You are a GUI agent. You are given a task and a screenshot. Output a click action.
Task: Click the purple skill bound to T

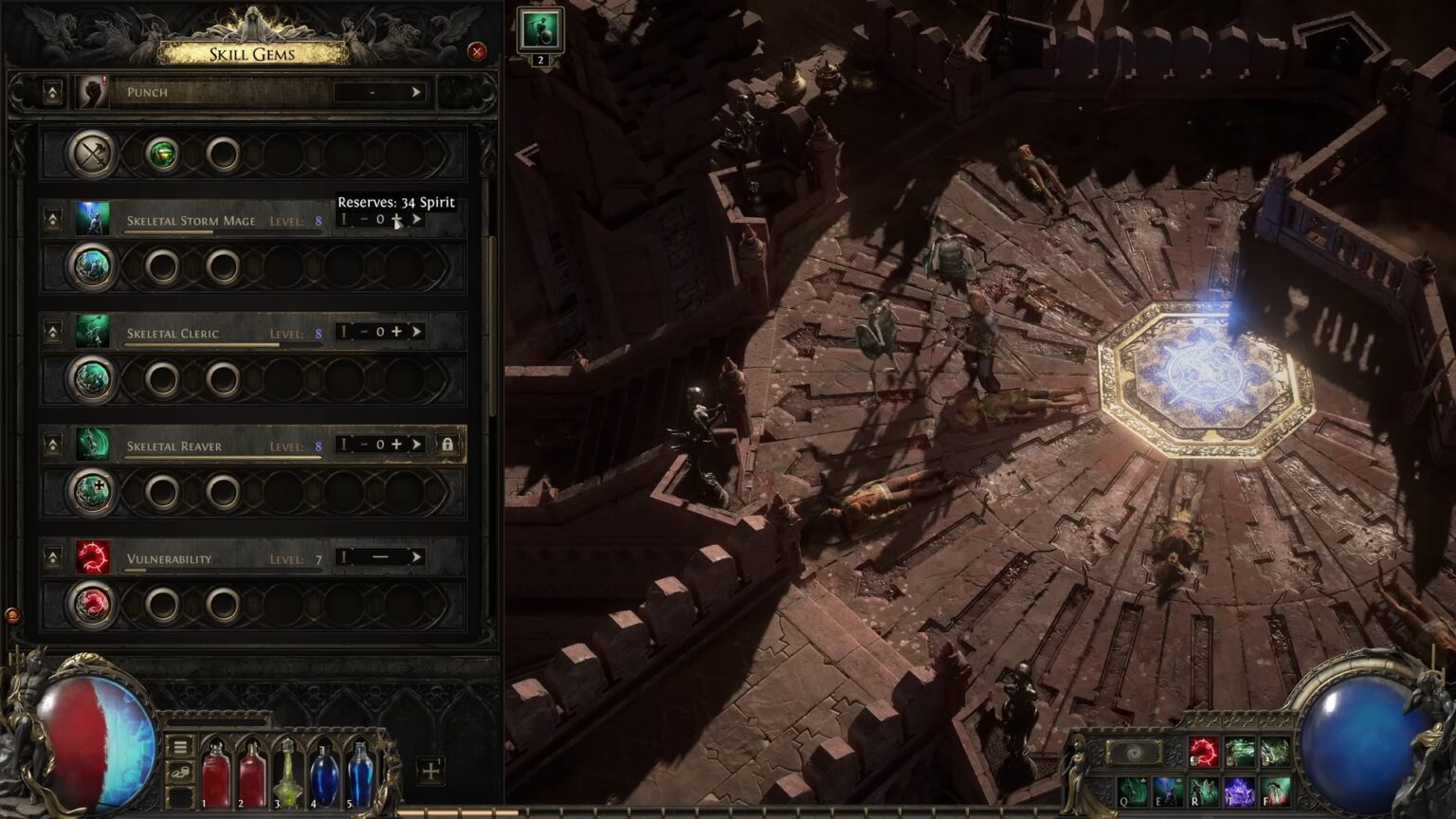point(1239,792)
